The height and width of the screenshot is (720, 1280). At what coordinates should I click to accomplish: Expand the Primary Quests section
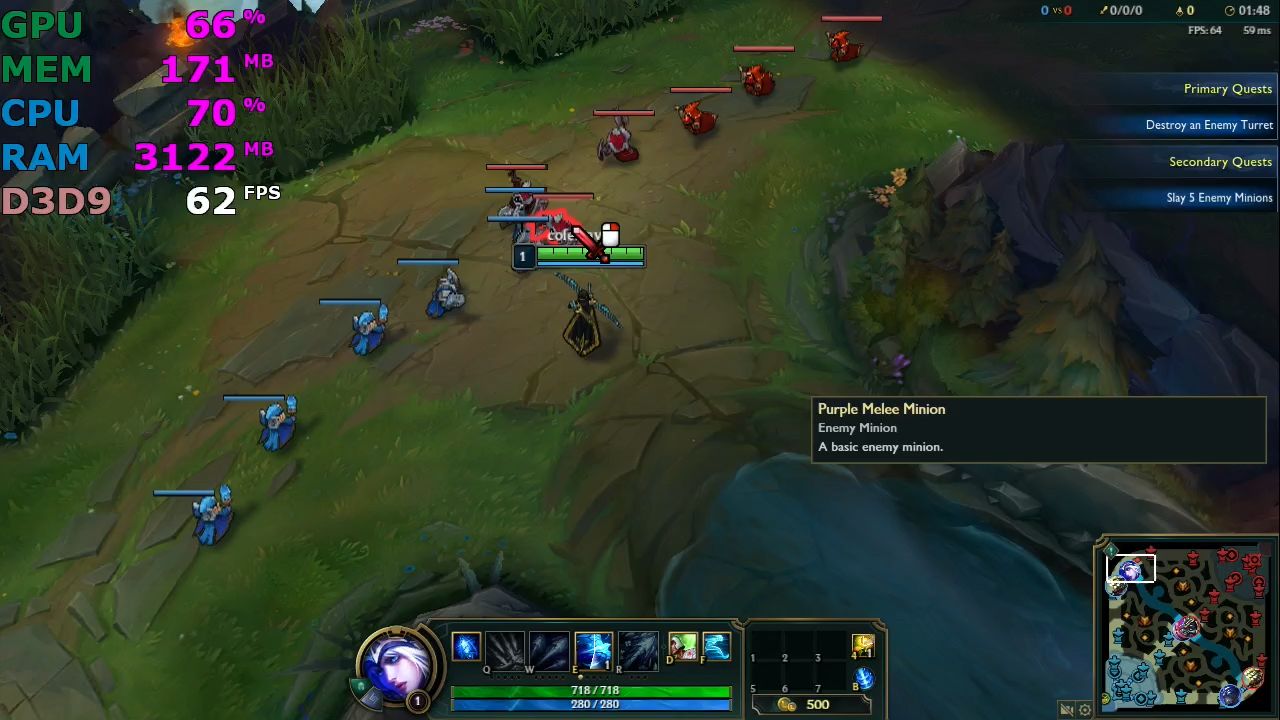point(1228,89)
